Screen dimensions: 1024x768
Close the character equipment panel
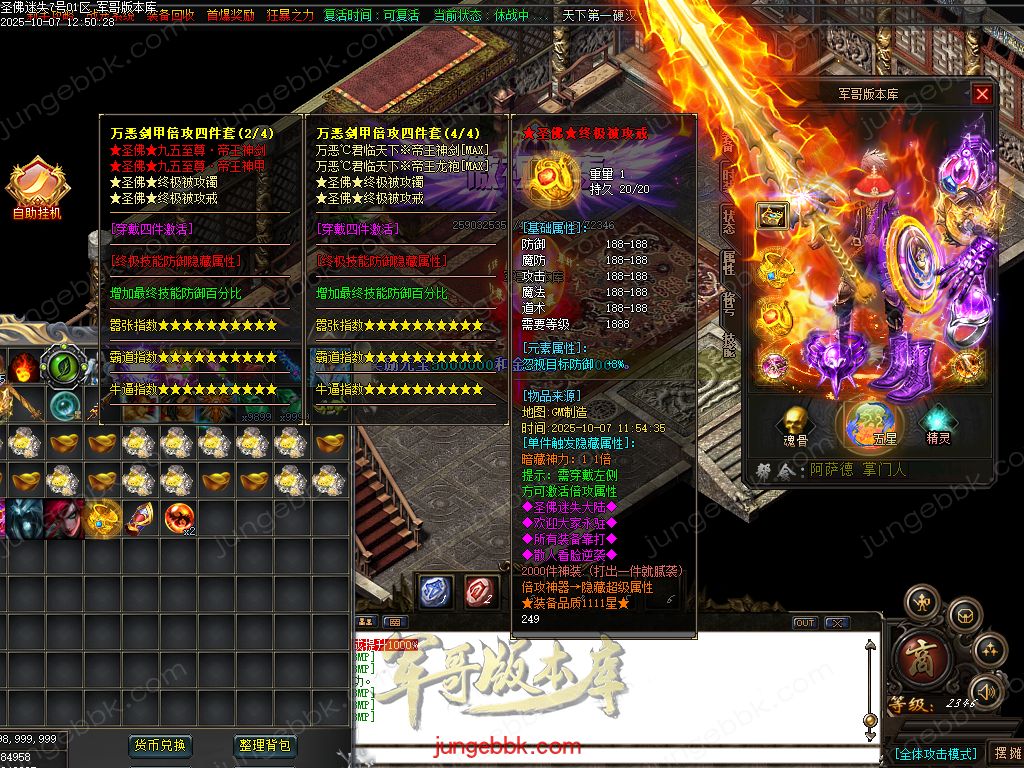982,94
